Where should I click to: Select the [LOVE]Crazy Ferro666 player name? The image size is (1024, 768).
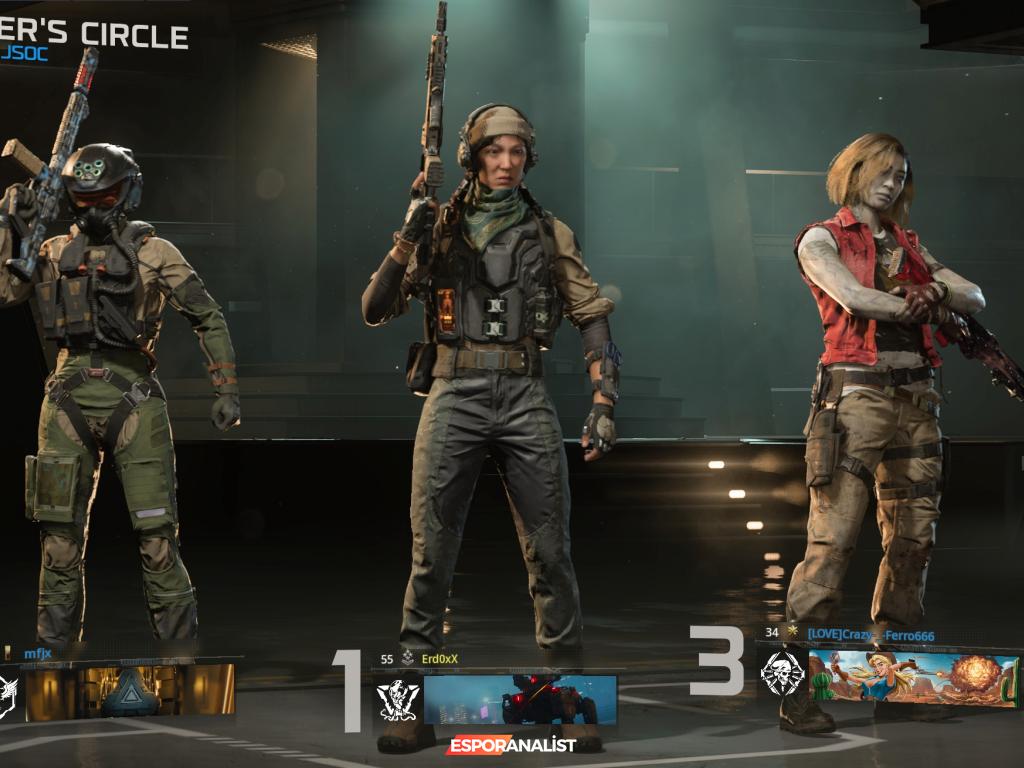pos(870,634)
